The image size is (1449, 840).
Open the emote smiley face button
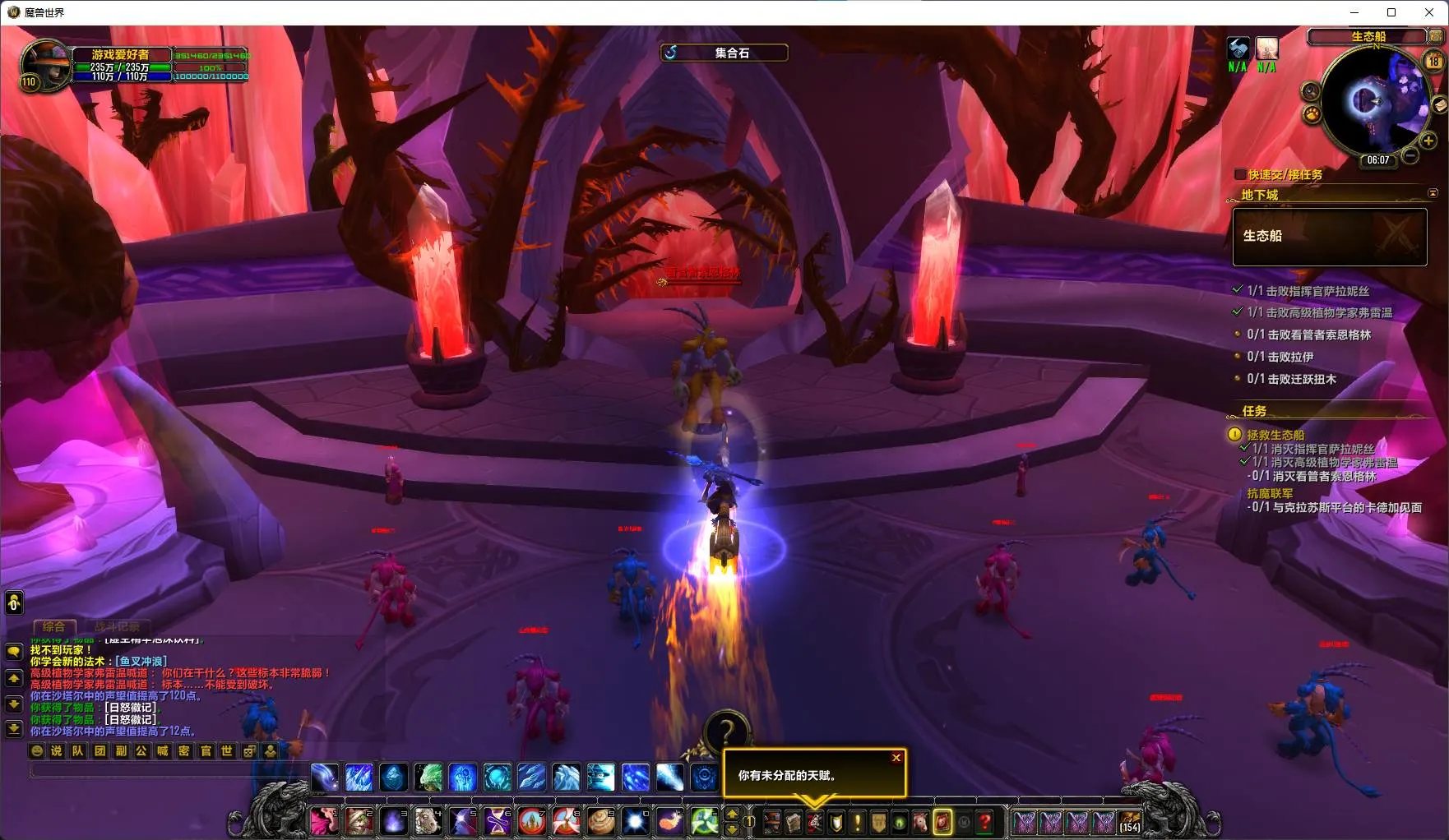[x=36, y=750]
